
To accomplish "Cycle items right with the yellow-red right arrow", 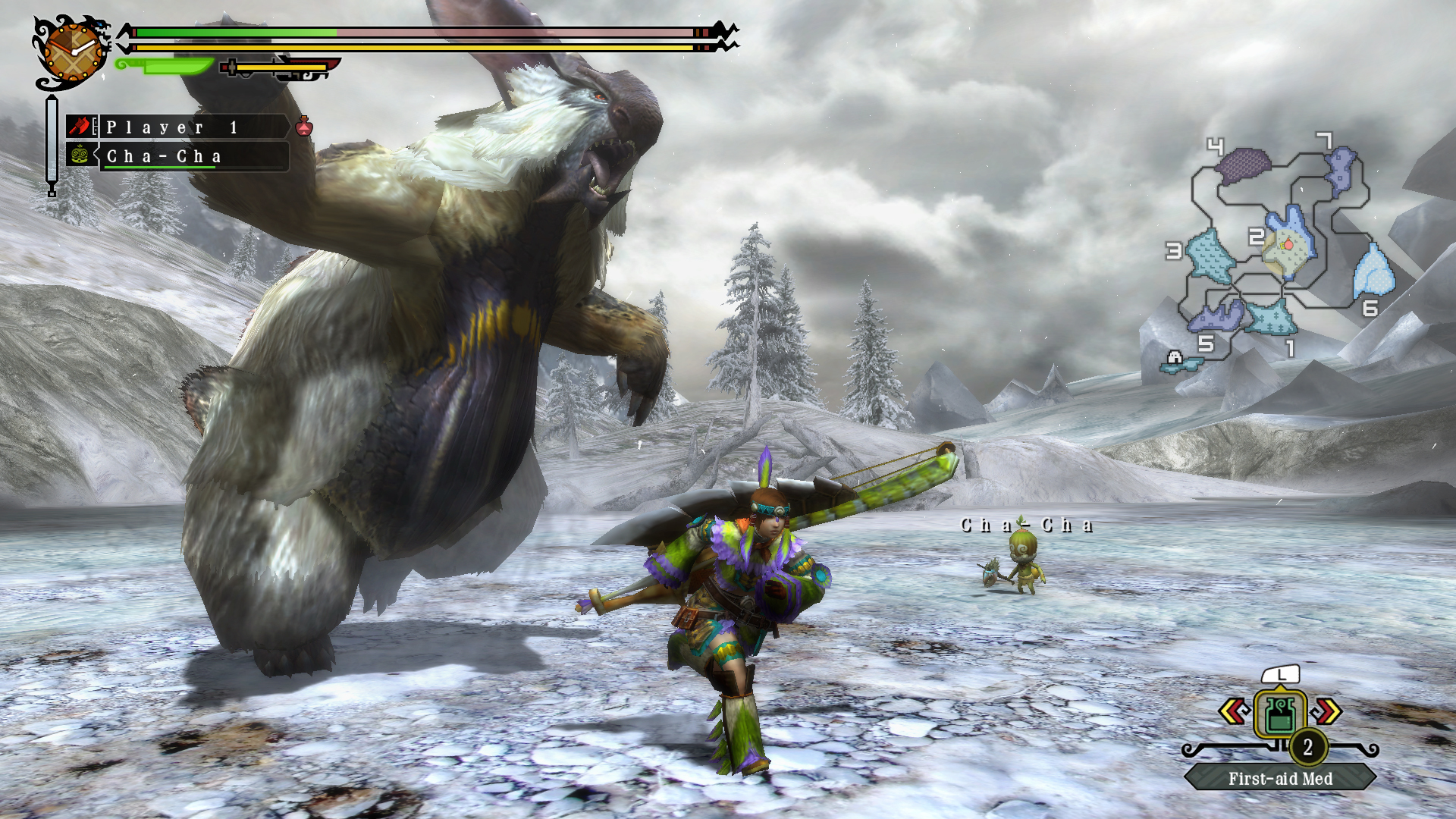I will (1328, 711).
